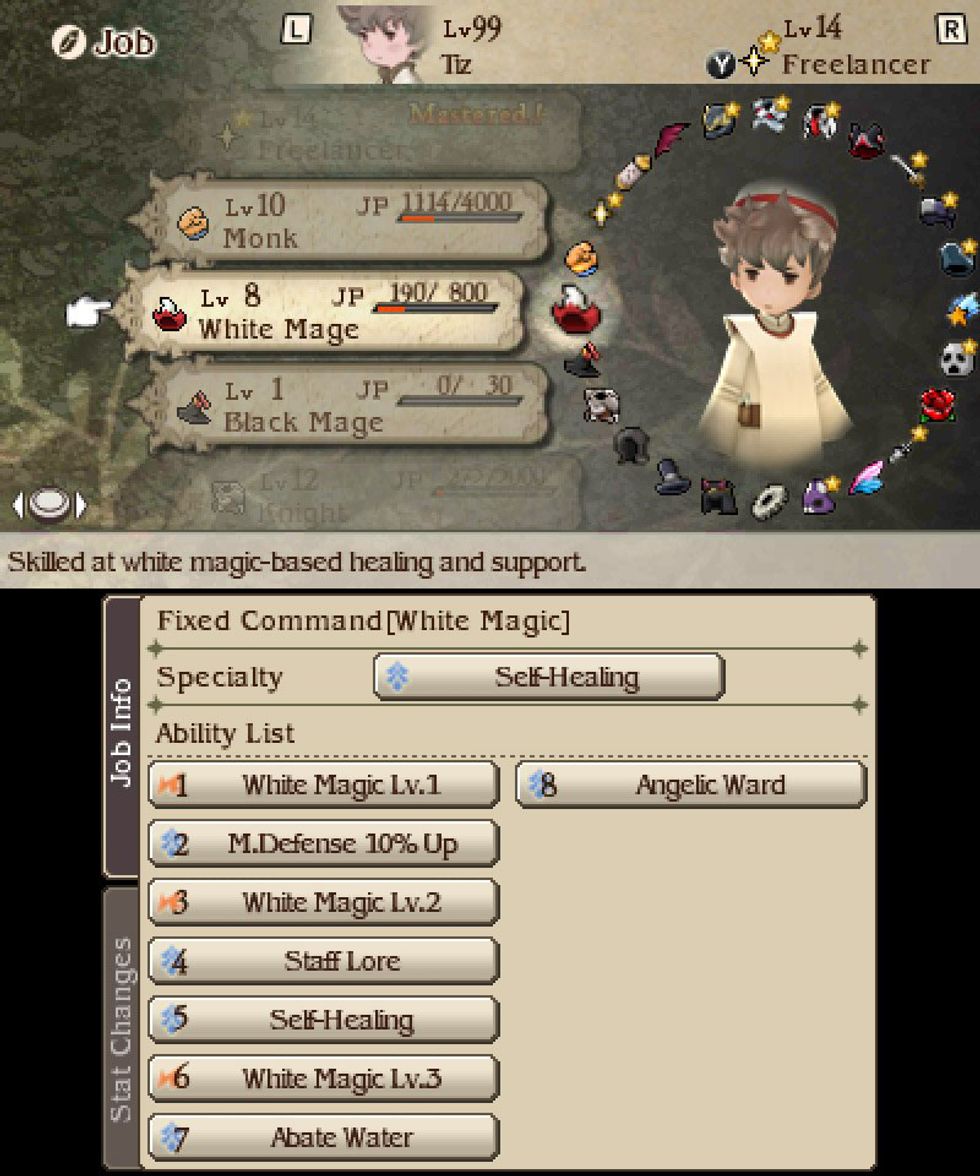Select the faded Knight job entry
This screenshot has width=980, height=1176.
390,495
